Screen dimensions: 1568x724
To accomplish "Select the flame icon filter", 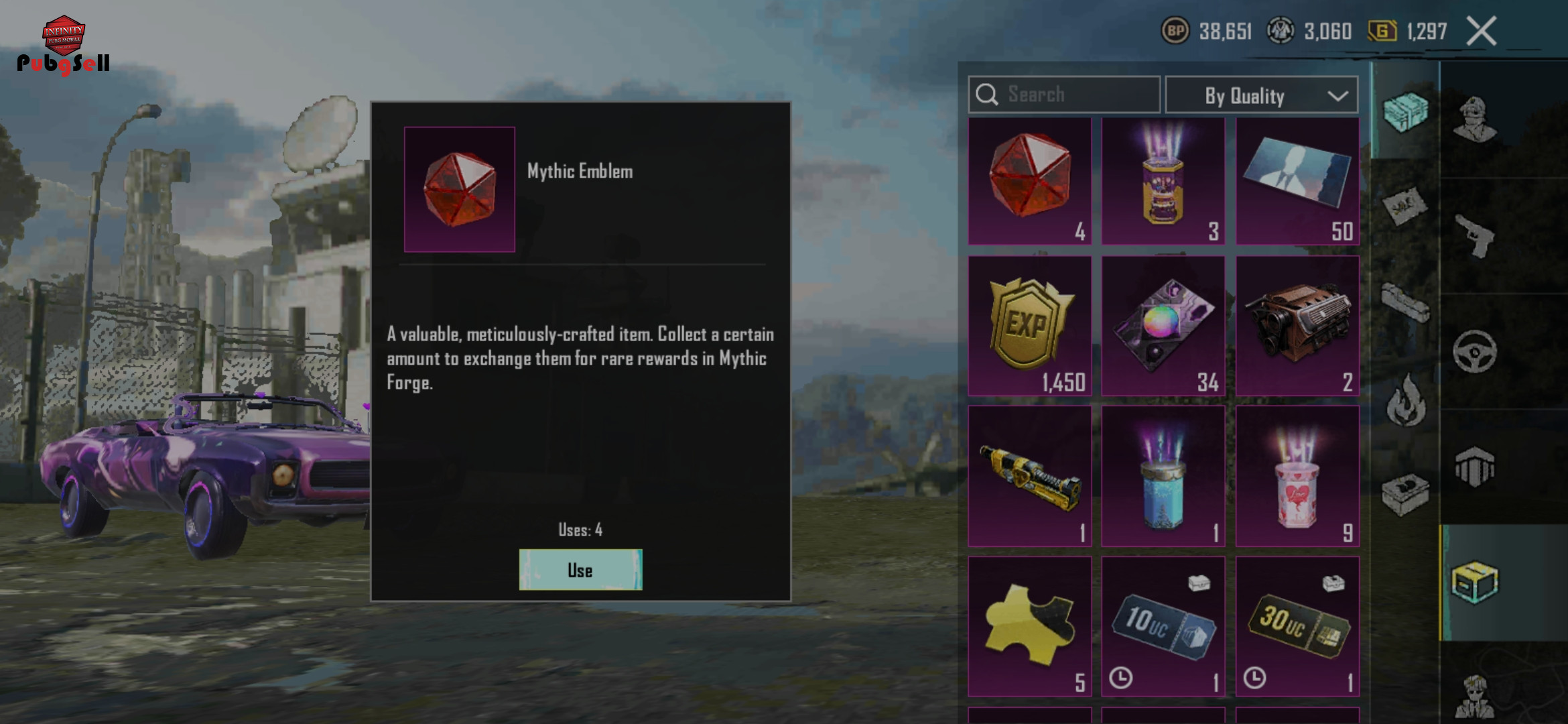I will (1406, 401).
